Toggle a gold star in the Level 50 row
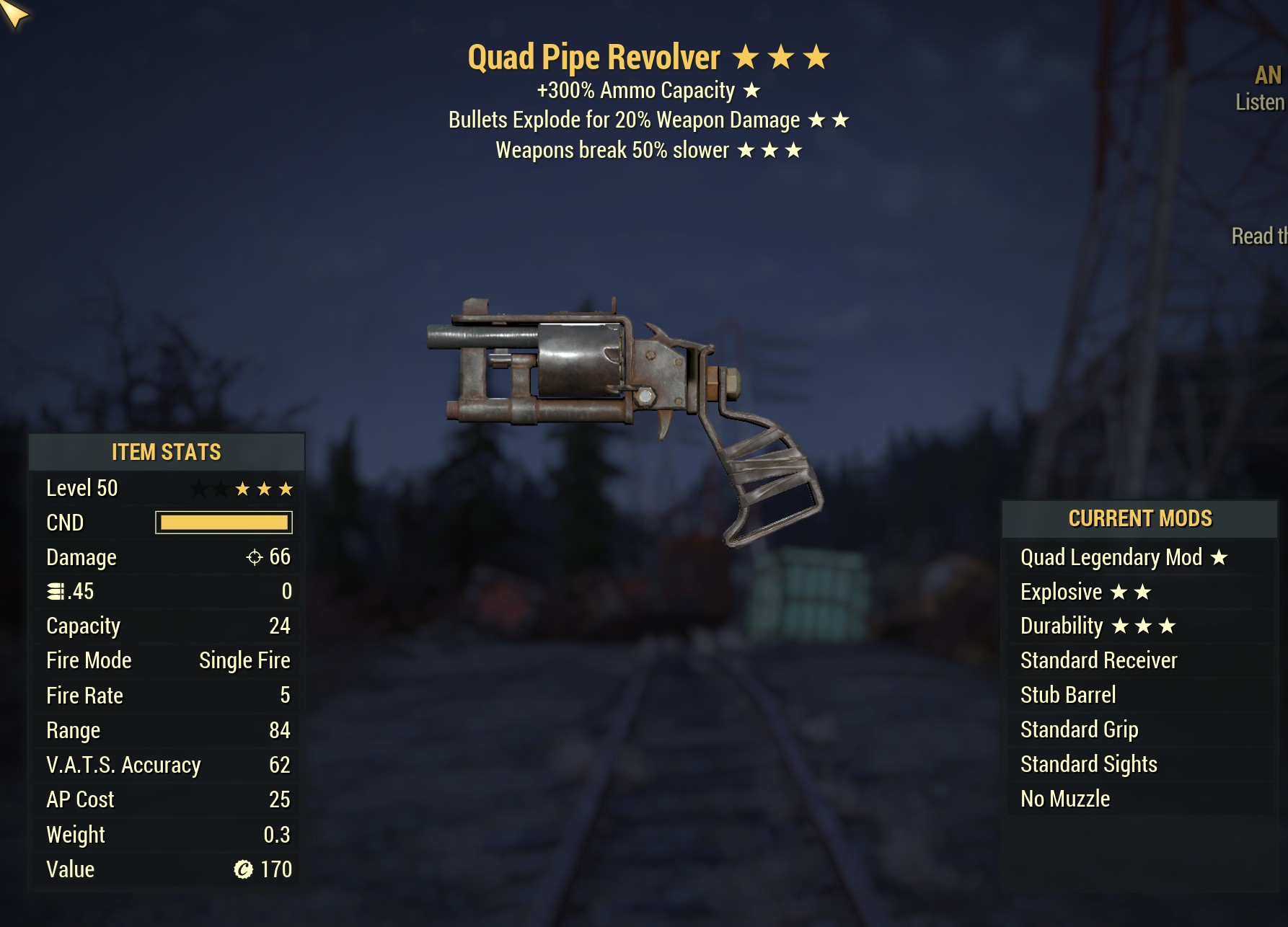The height and width of the screenshot is (927, 1288). pyautogui.click(x=264, y=488)
